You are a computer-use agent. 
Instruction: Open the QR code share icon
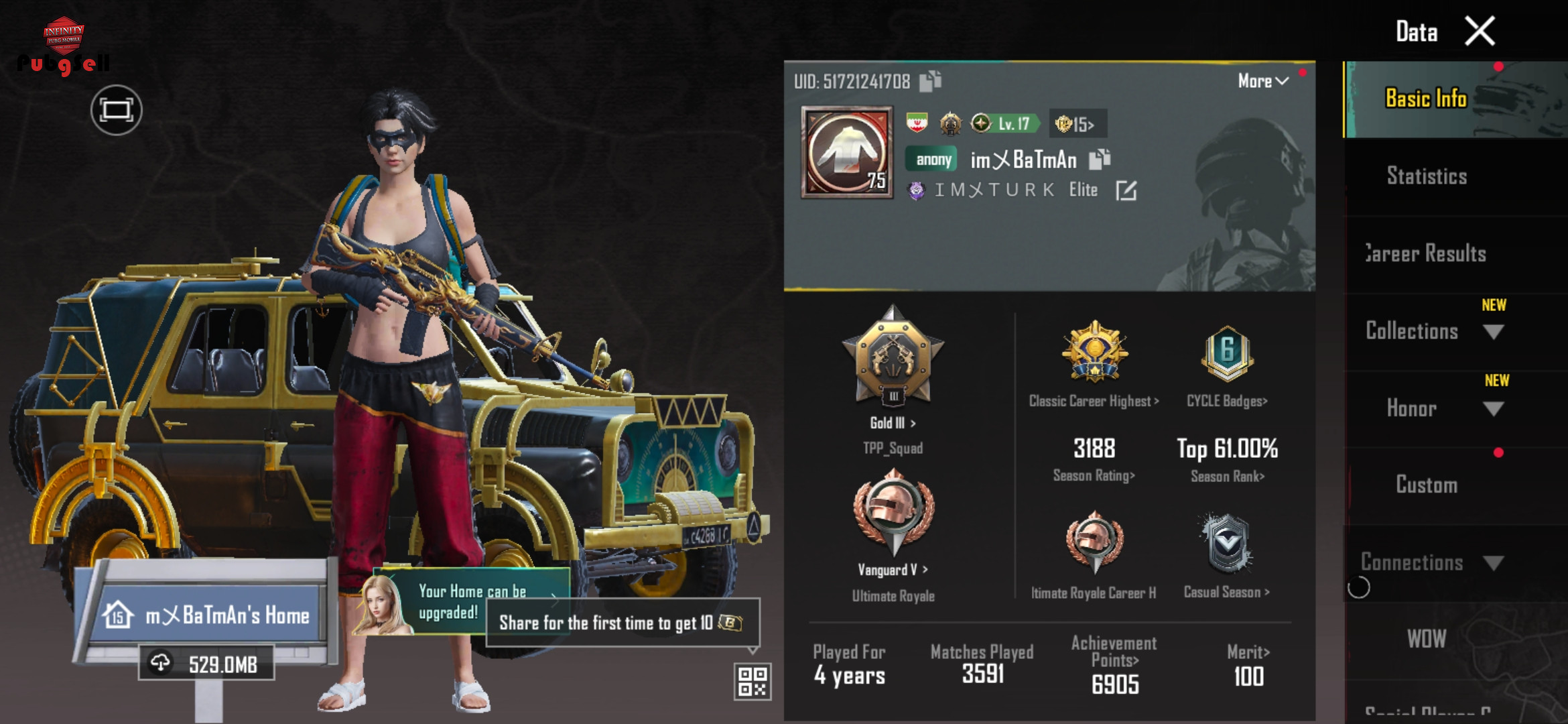752,681
